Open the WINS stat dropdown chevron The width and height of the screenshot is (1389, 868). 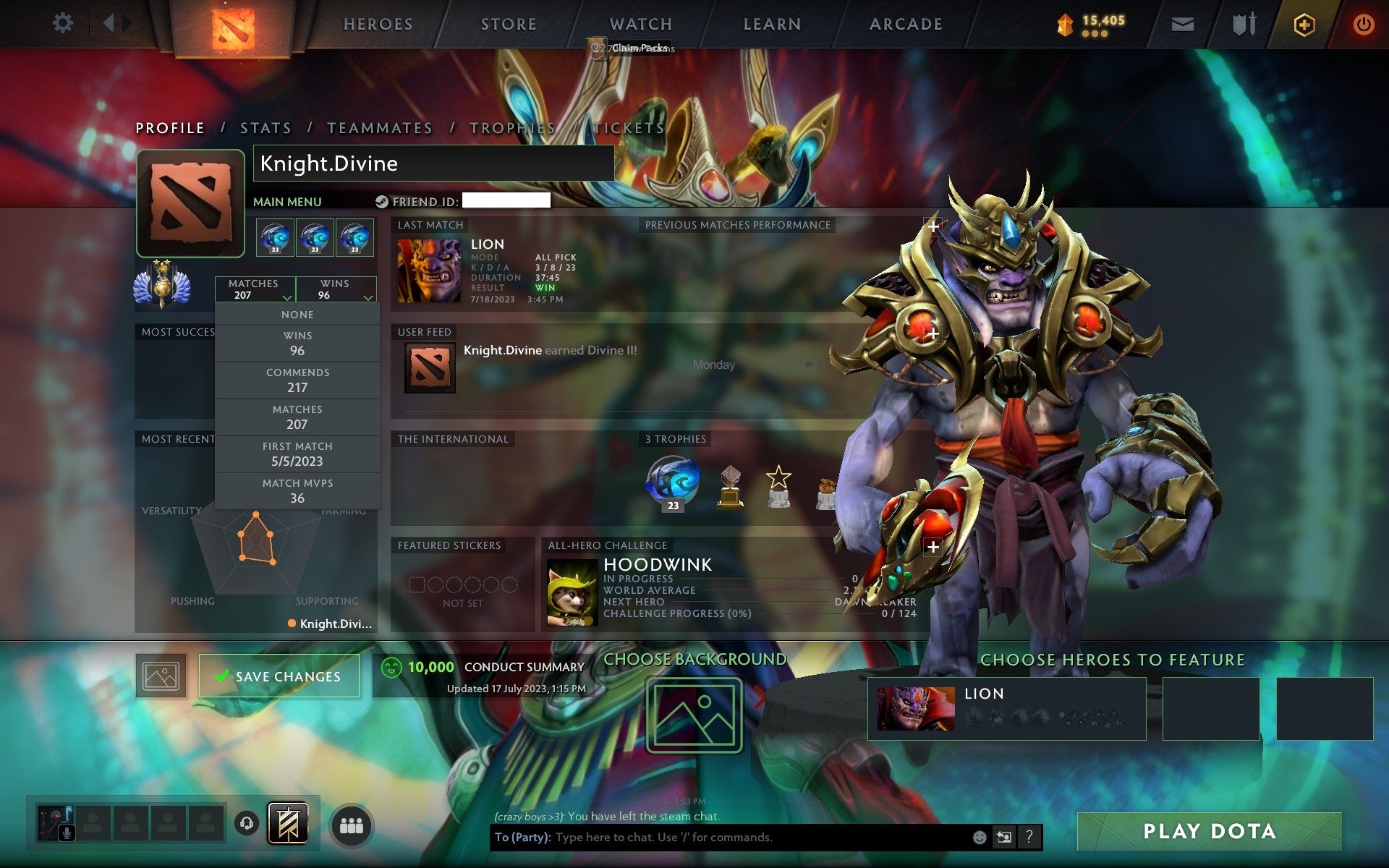pos(368,297)
